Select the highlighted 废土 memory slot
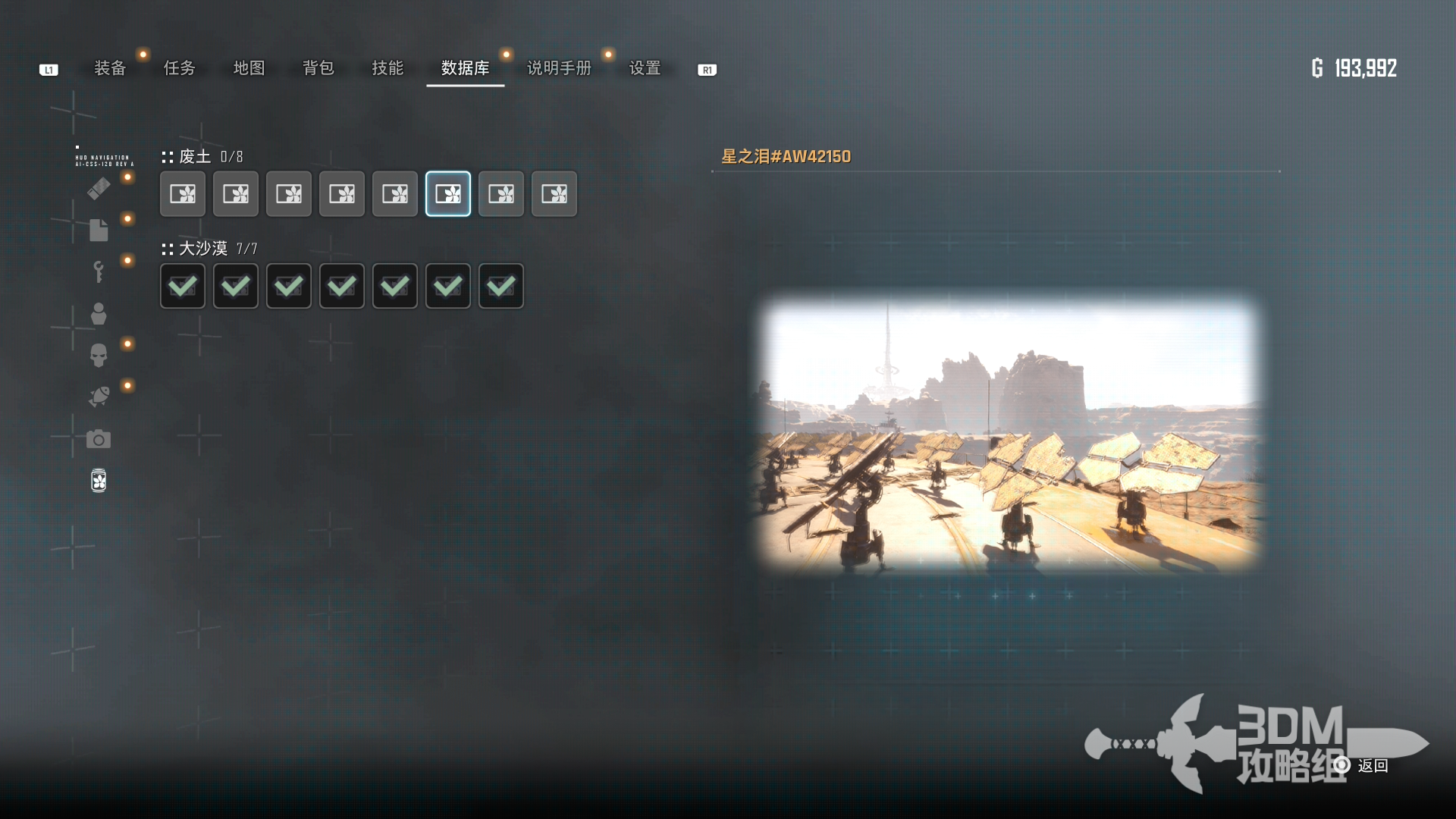1456x819 pixels. click(448, 194)
